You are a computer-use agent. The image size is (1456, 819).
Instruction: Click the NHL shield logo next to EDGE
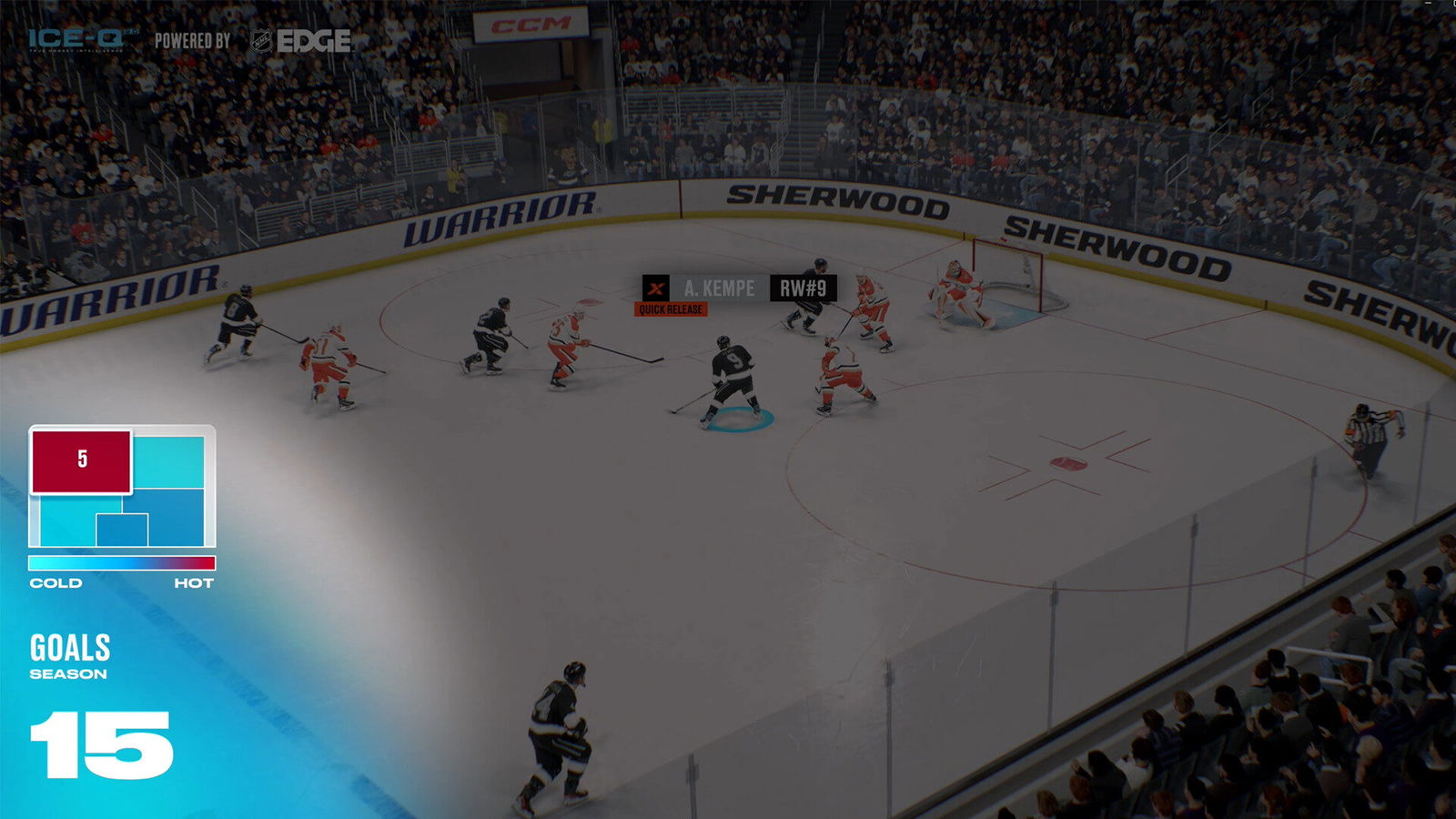260,39
